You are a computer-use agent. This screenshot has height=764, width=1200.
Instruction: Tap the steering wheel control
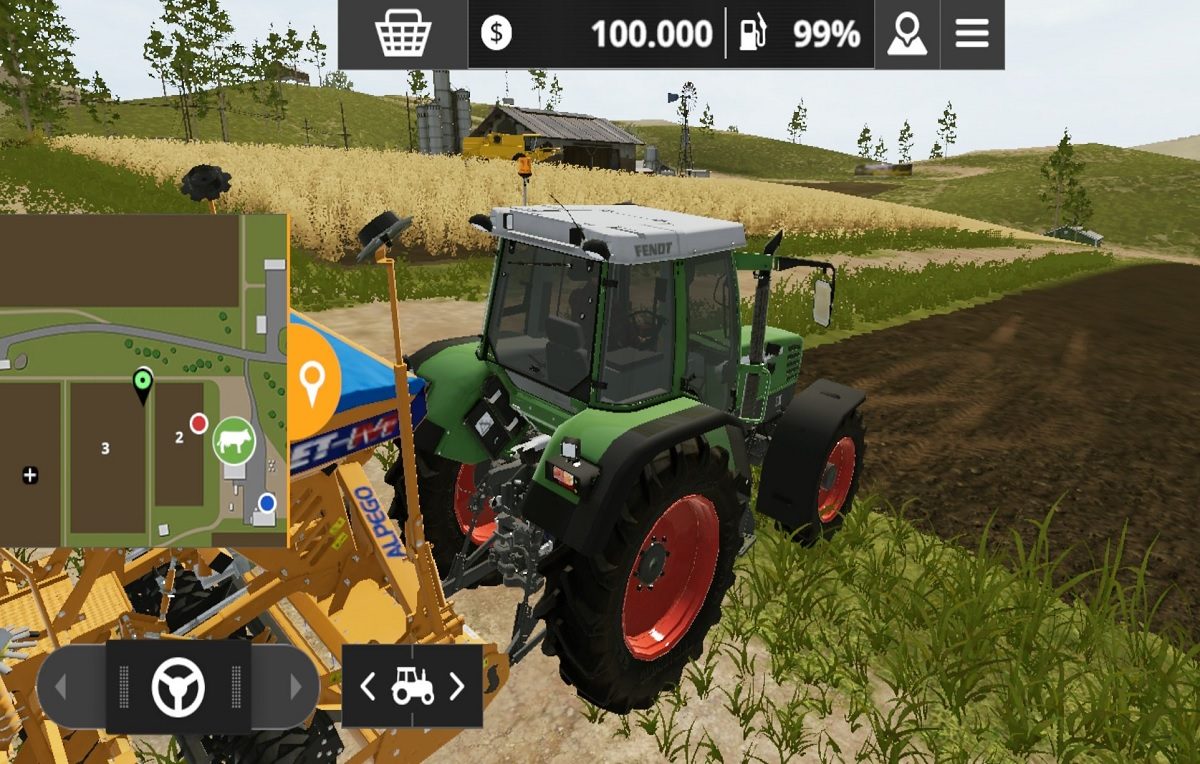[x=178, y=687]
